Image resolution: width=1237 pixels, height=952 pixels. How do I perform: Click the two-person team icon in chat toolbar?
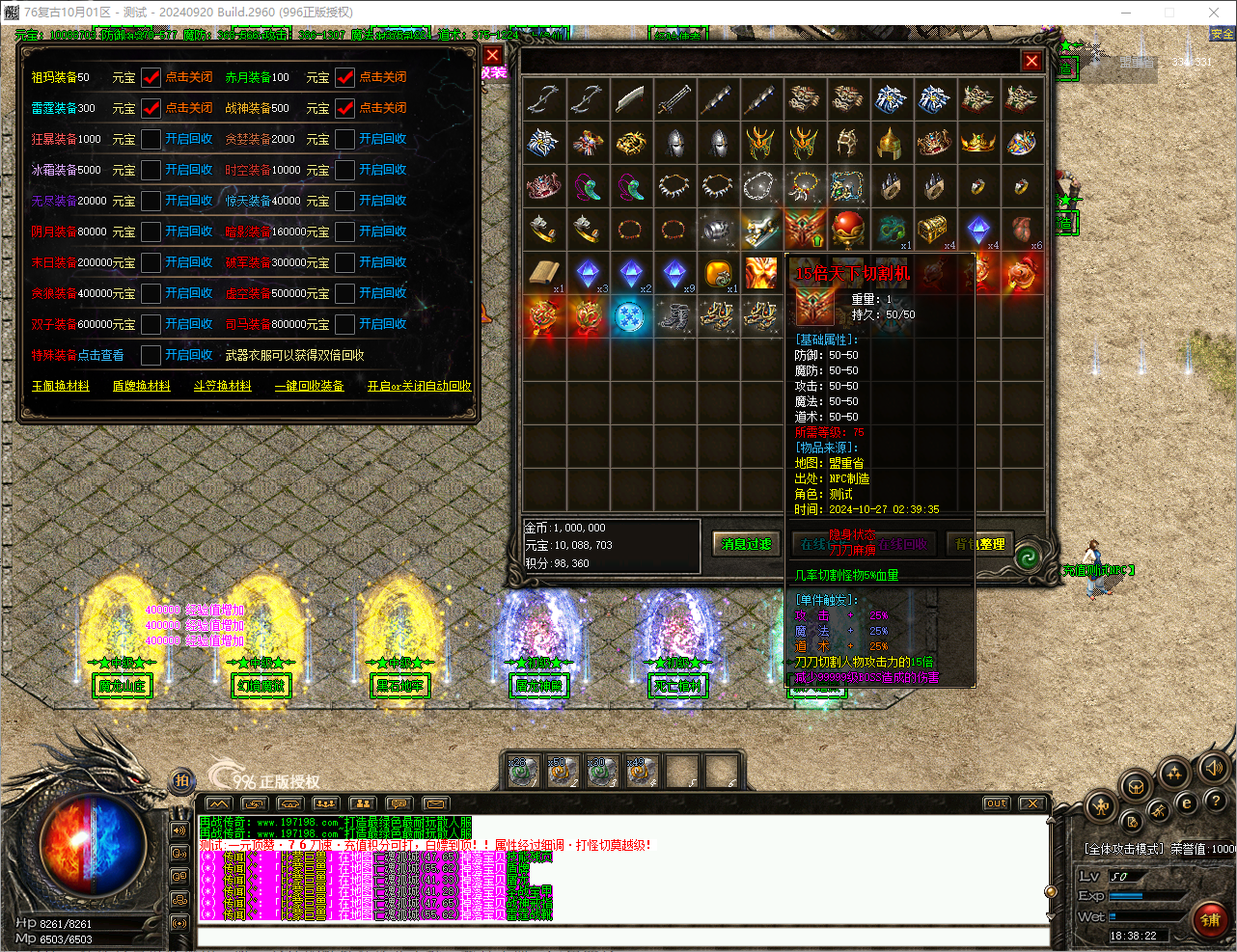click(x=363, y=802)
